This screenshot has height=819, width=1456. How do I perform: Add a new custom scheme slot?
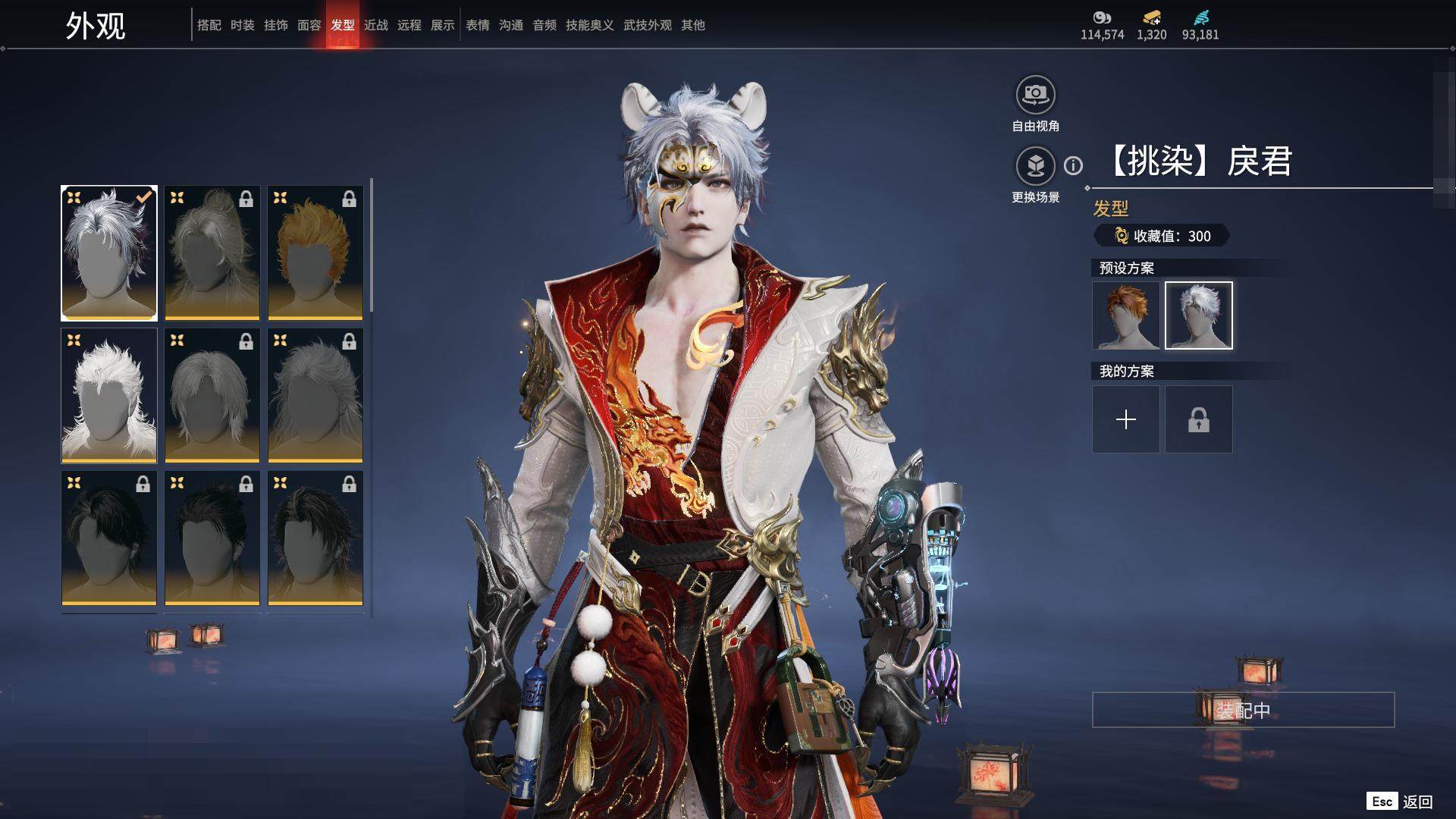pyautogui.click(x=1126, y=419)
